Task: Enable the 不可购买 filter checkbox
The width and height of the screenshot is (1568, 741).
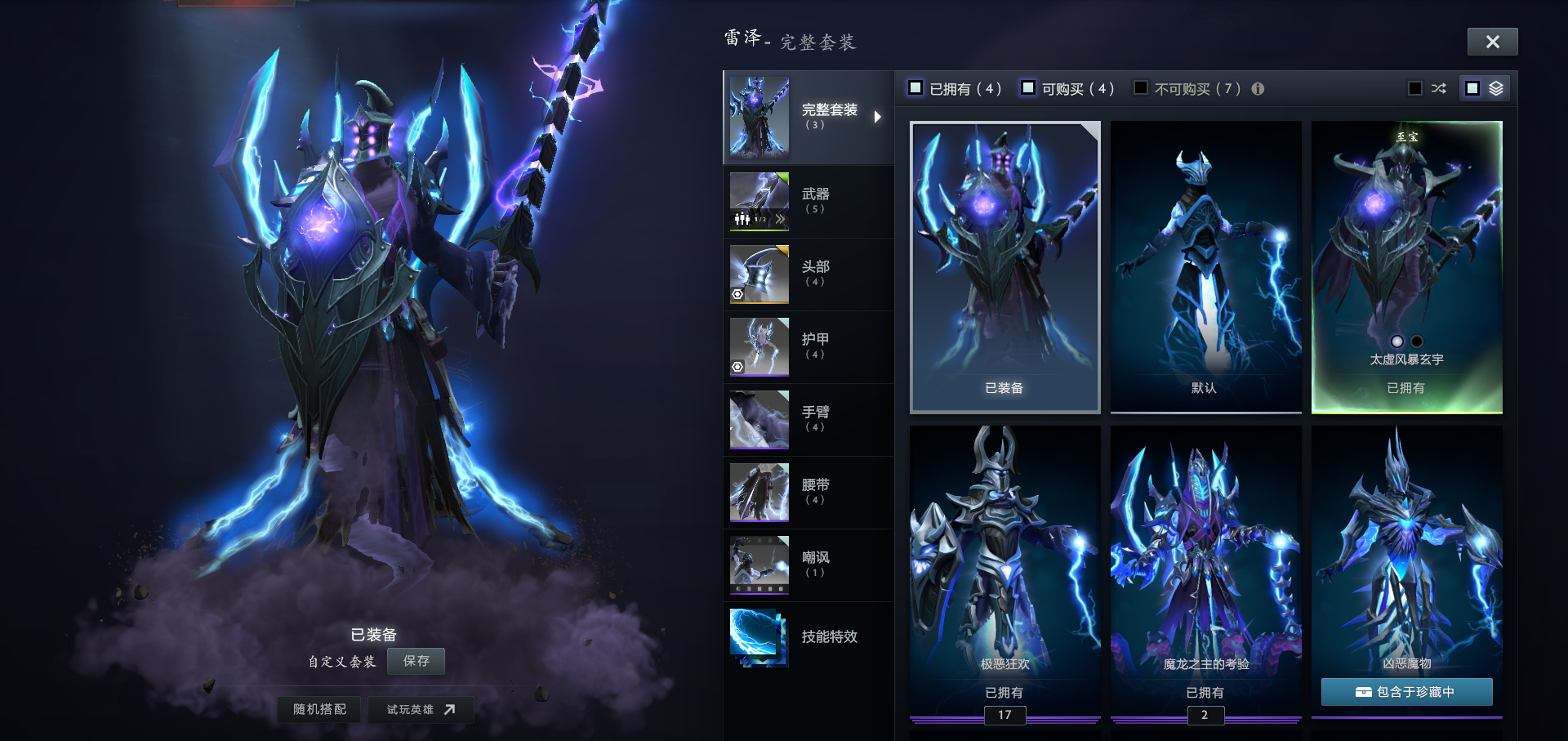Action: click(x=1141, y=88)
